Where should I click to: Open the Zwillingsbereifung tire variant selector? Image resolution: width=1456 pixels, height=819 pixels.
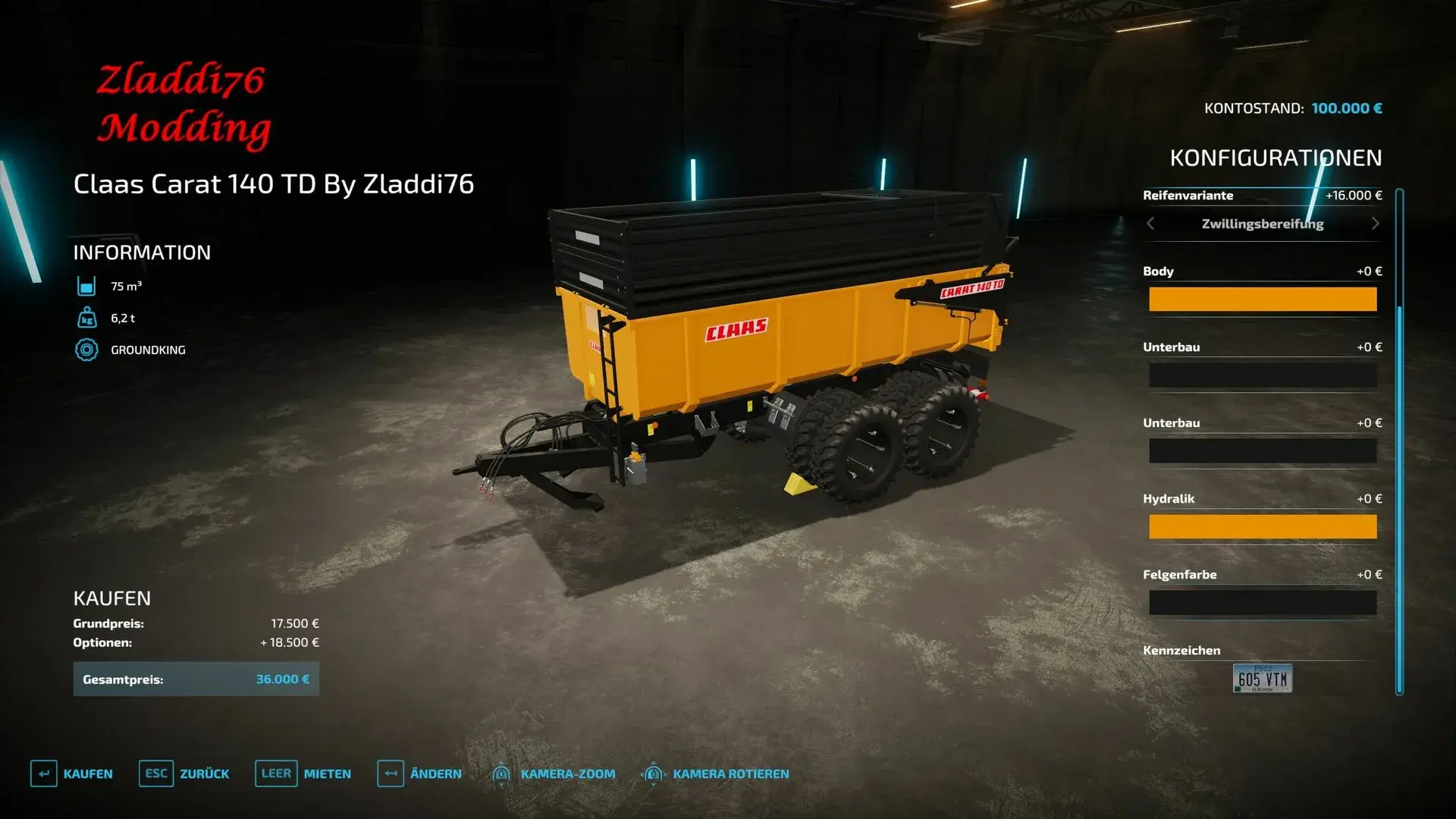point(1262,224)
